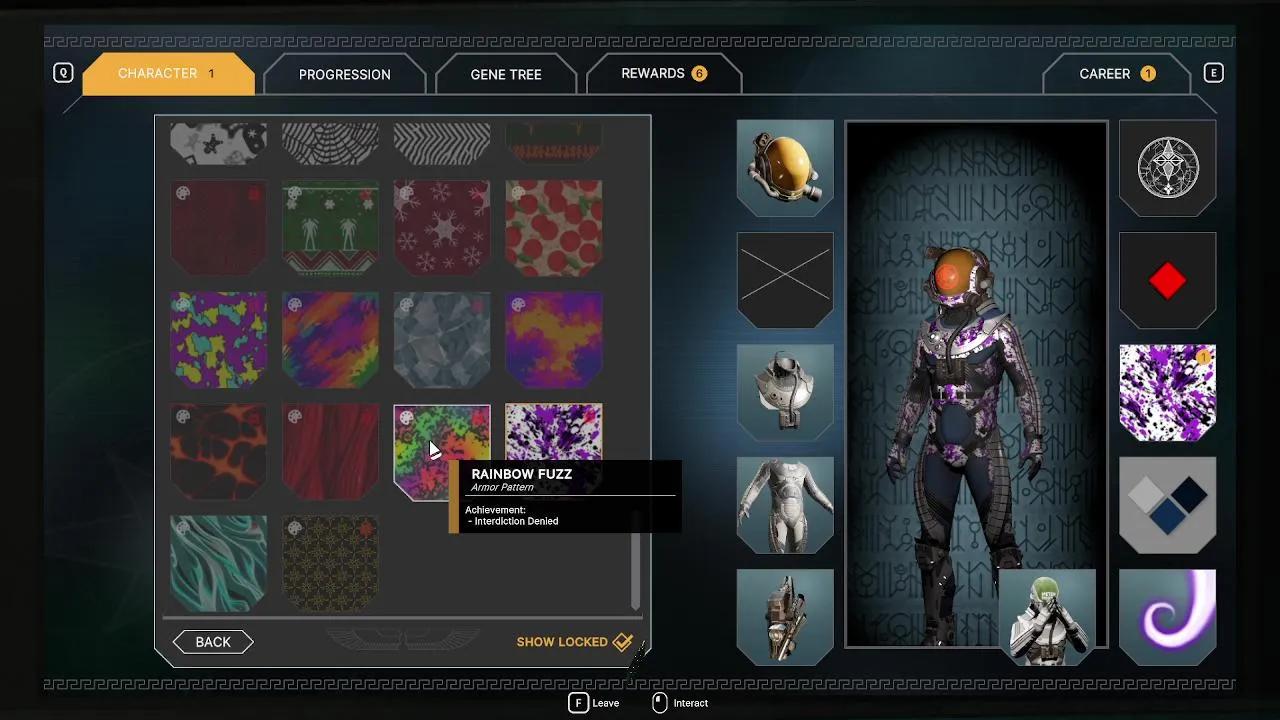Viewport: 1280px width, 720px height.
Task: Switch to the Career tab
Action: pyautogui.click(x=1115, y=74)
